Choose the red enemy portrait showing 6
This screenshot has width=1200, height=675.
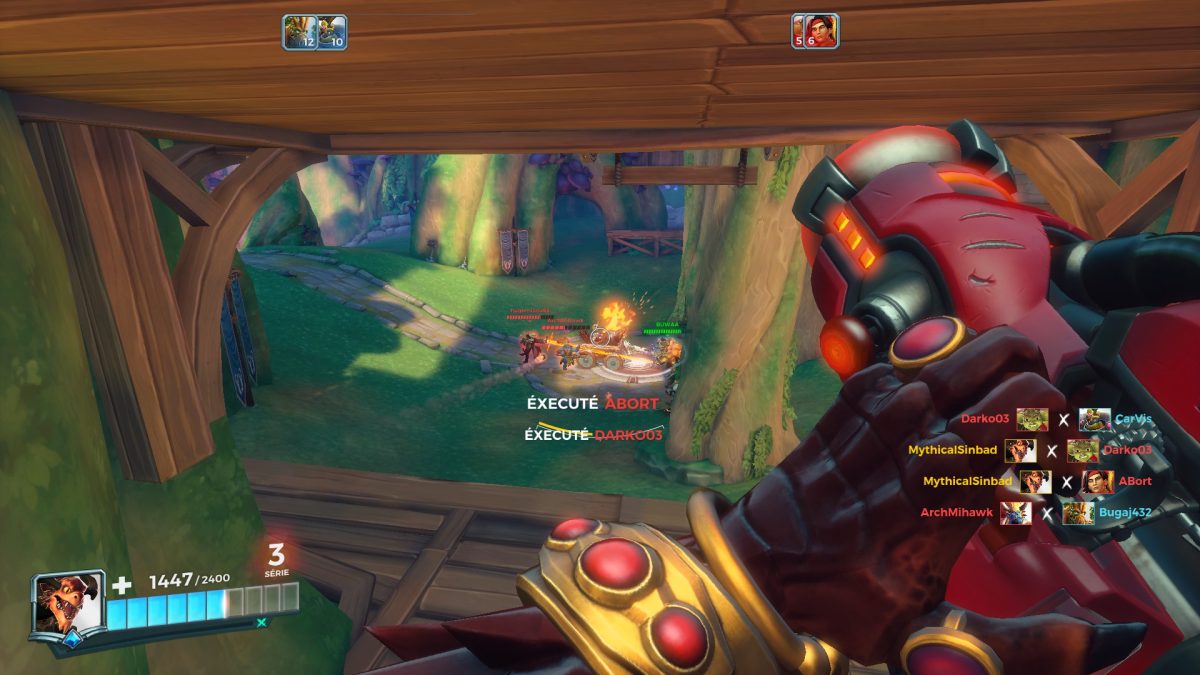pyautogui.click(x=815, y=31)
